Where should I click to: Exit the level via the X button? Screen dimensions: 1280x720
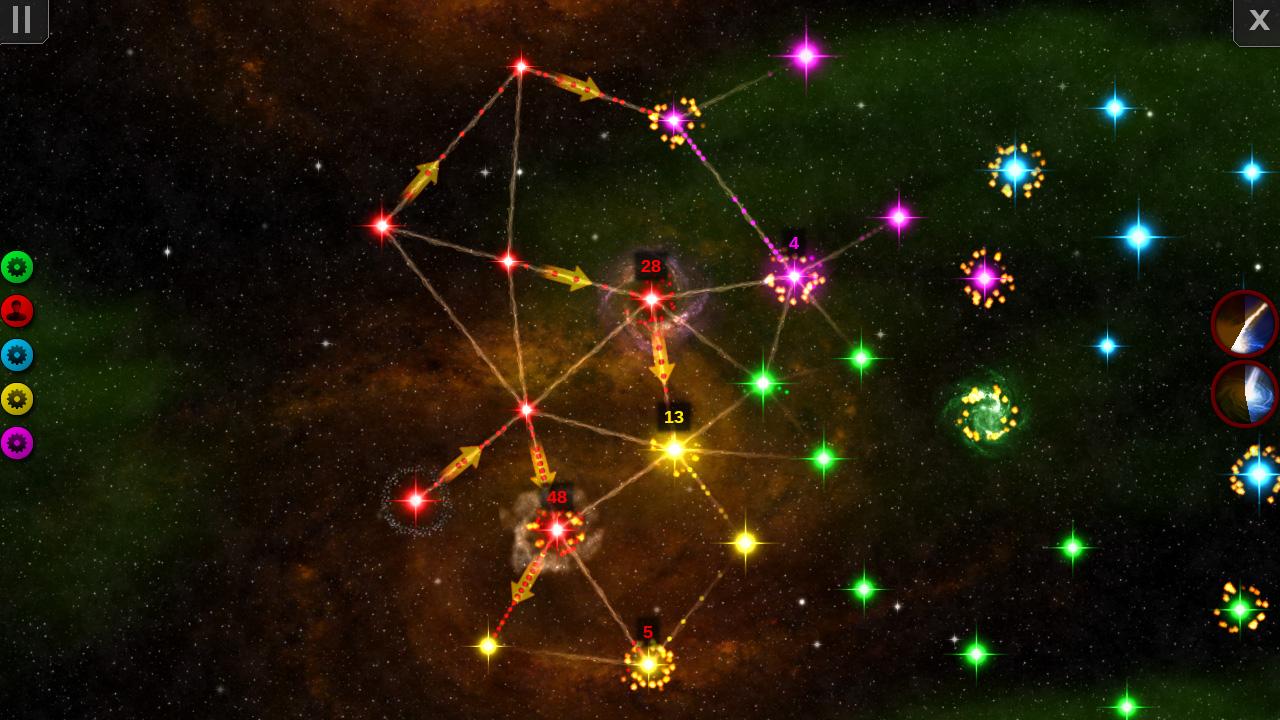click(1258, 20)
